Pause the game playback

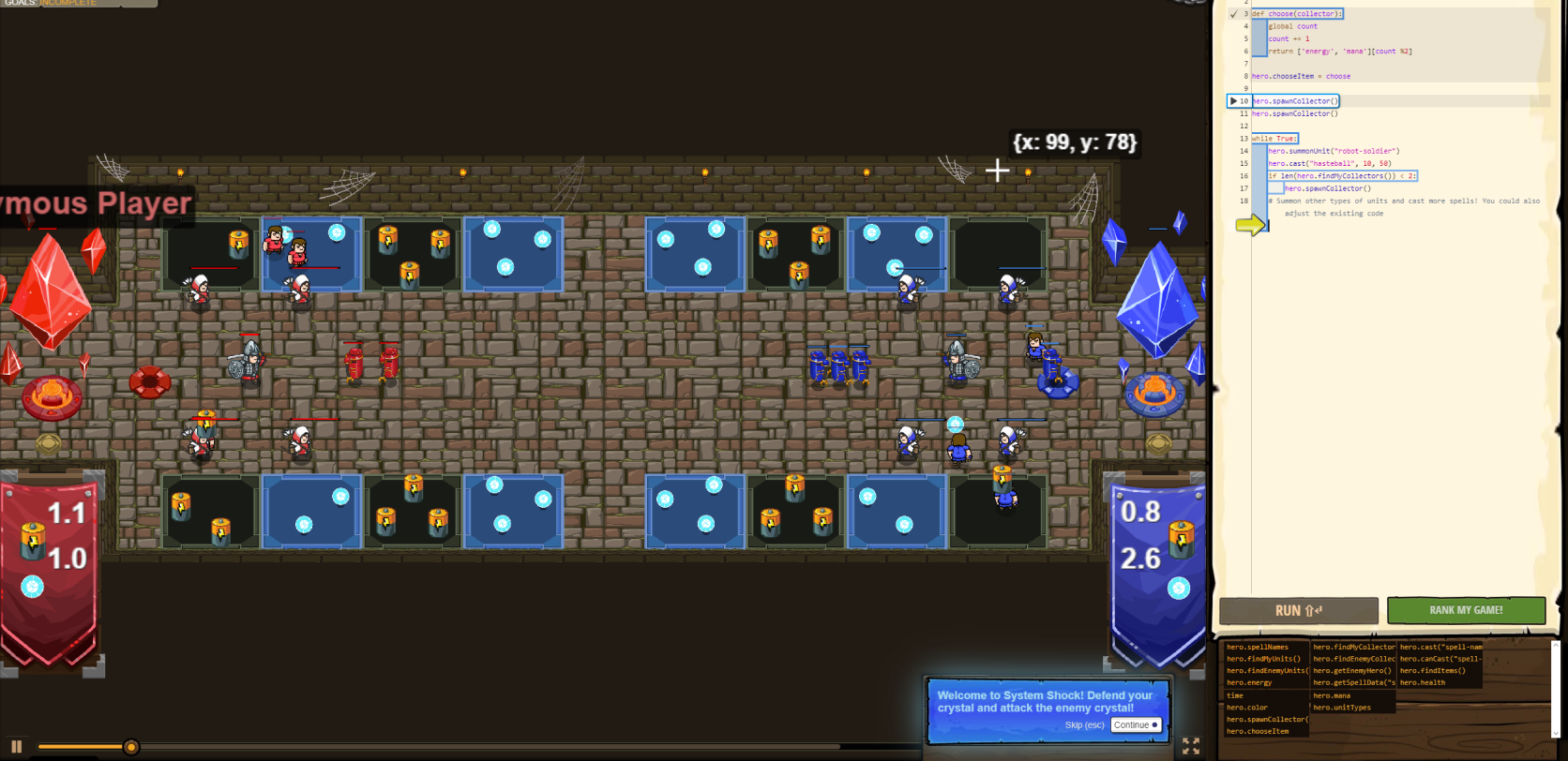coord(16,747)
